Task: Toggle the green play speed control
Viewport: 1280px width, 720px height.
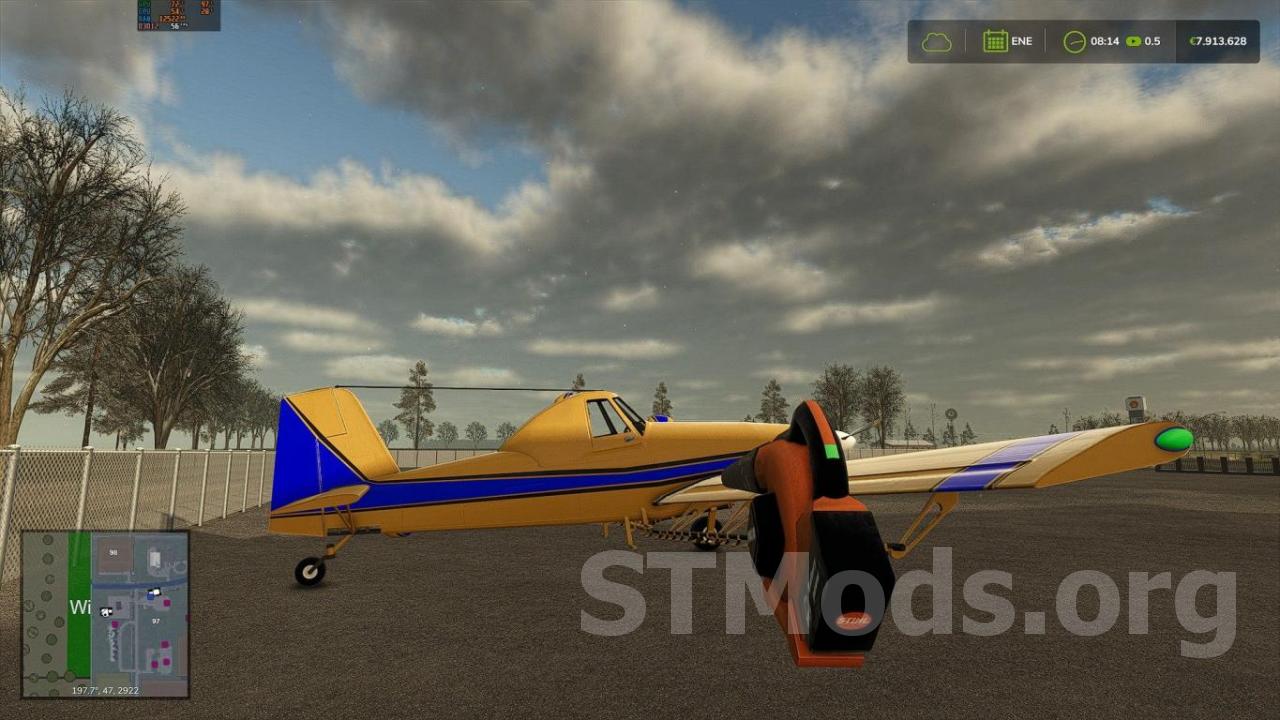Action: (1132, 41)
